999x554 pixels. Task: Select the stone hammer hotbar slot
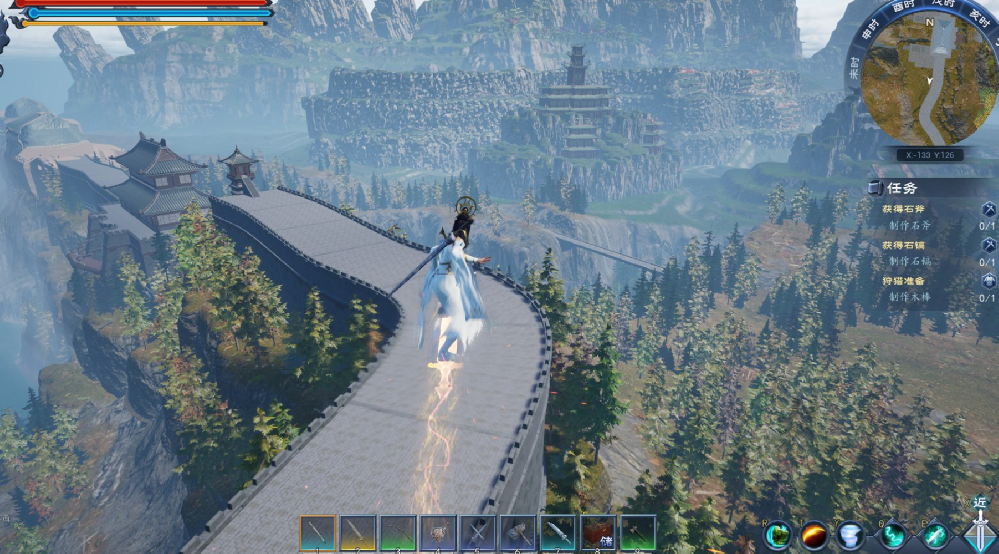[x=518, y=532]
